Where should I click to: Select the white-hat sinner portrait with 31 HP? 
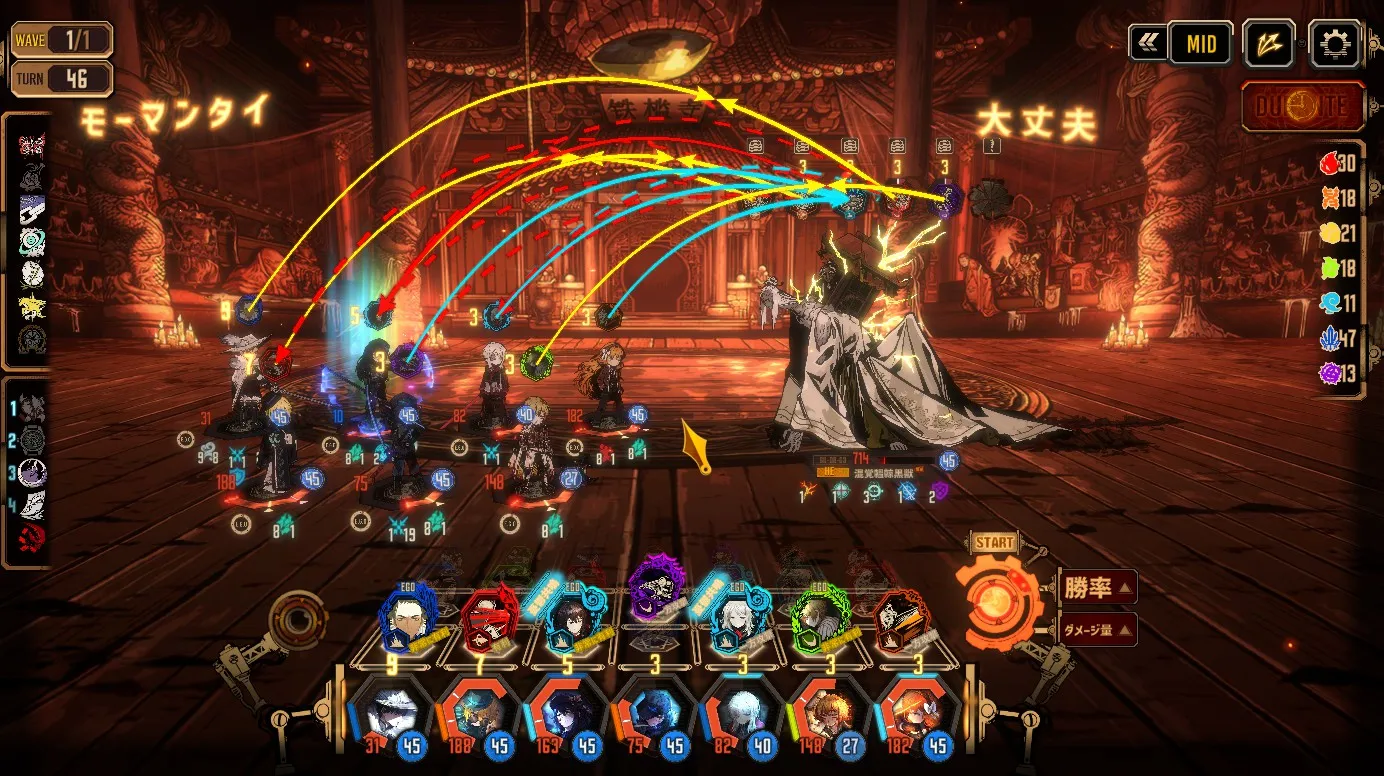click(x=391, y=712)
